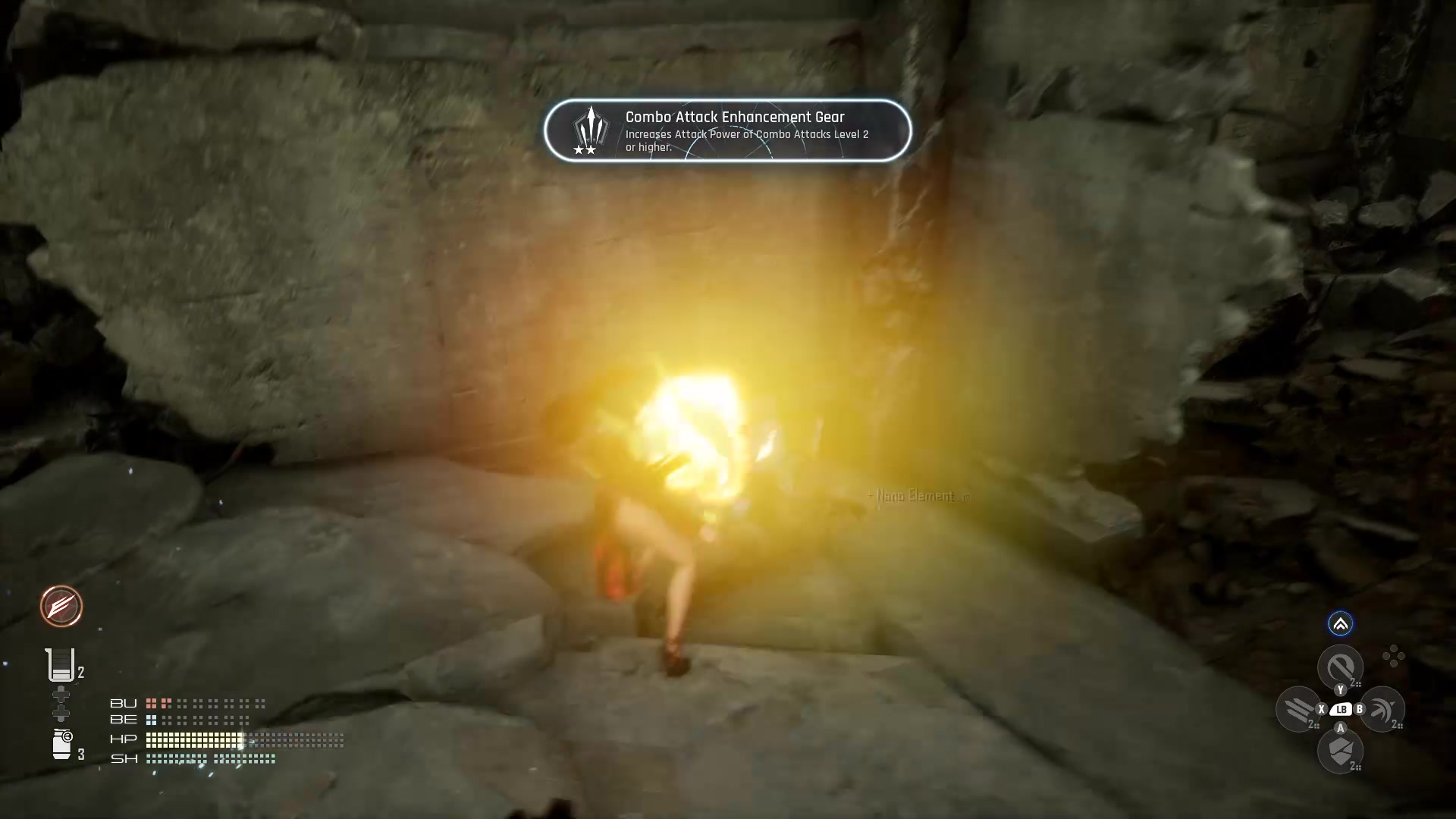Screen dimensions: 1456x819
Task: Click the BE gauge label
Action: [124, 720]
